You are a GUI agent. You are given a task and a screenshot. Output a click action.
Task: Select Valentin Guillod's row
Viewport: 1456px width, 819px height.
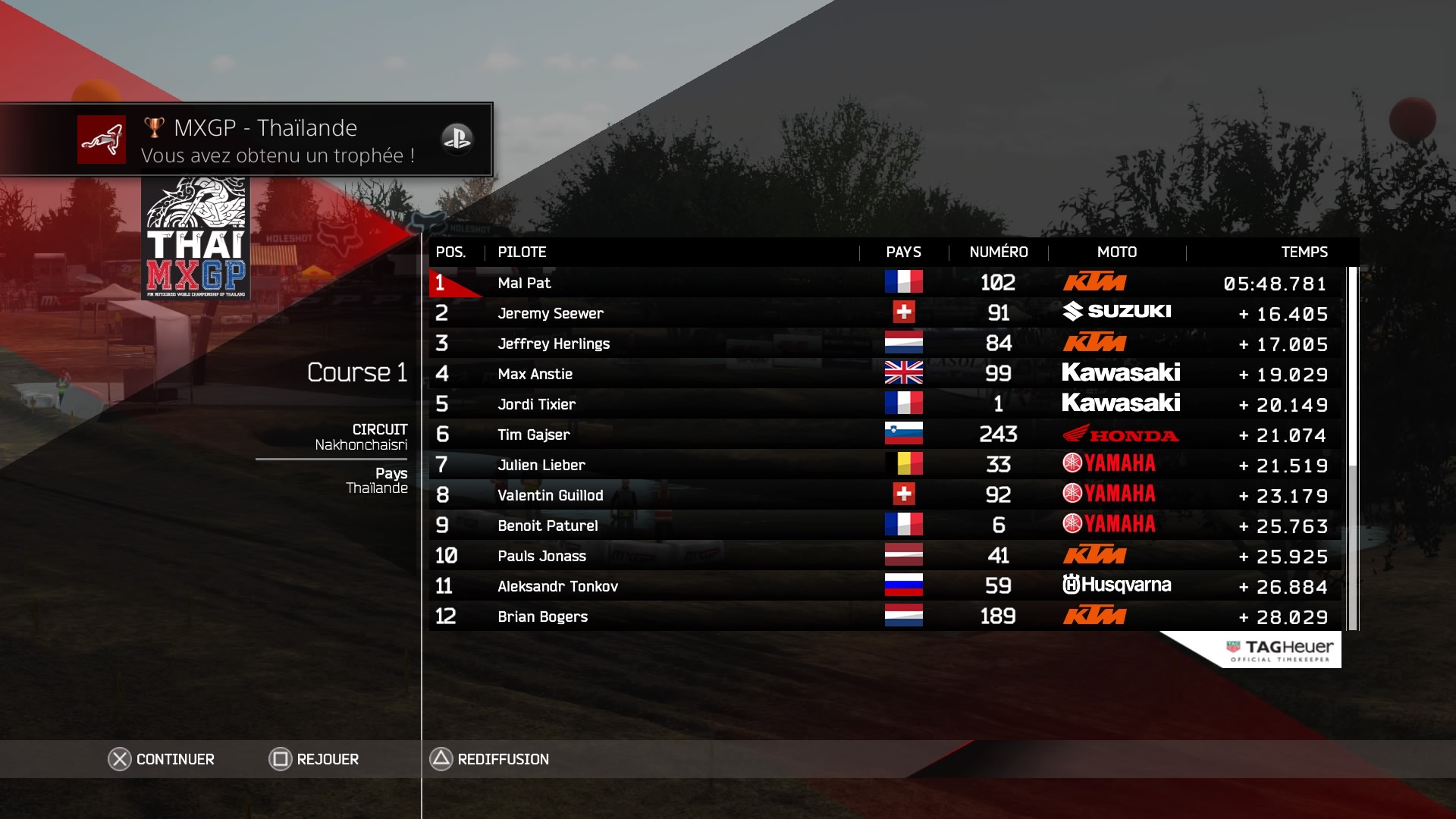coord(884,495)
